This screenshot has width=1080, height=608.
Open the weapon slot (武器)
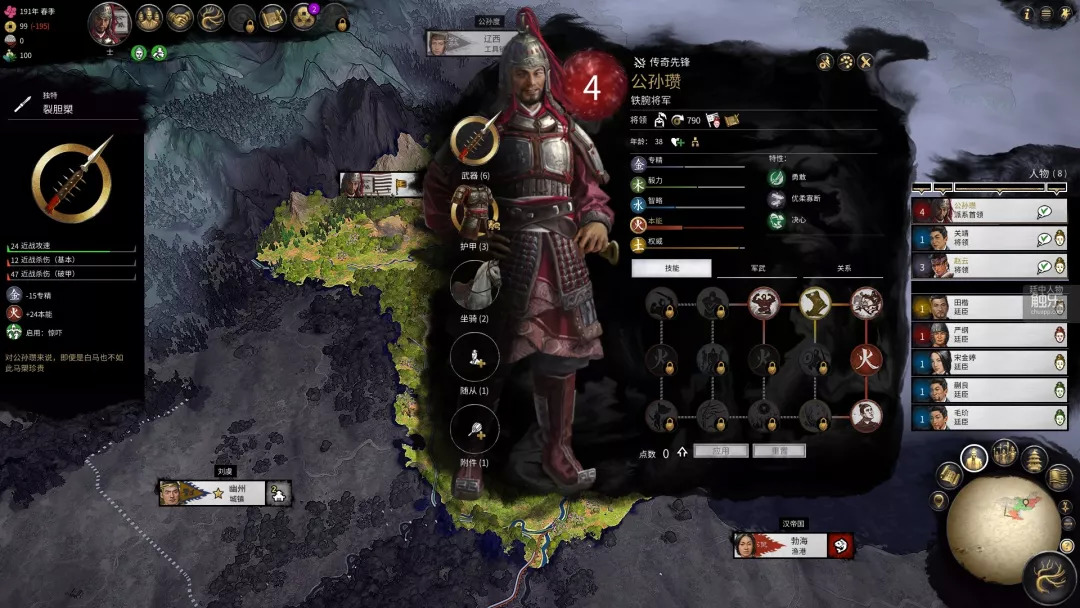pos(475,139)
